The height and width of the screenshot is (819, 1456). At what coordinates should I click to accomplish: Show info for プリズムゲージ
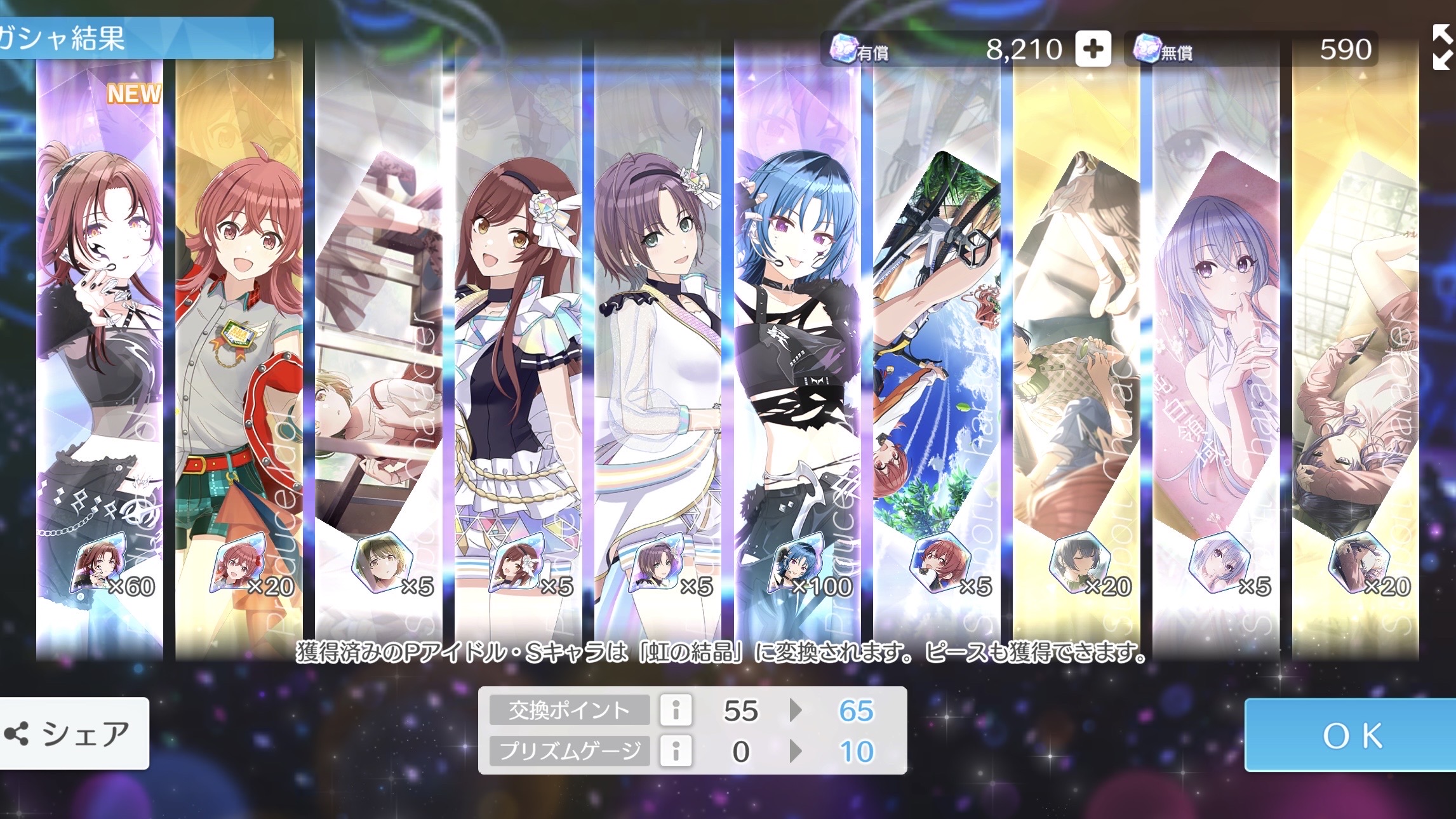pyautogui.click(x=676, y=751)
